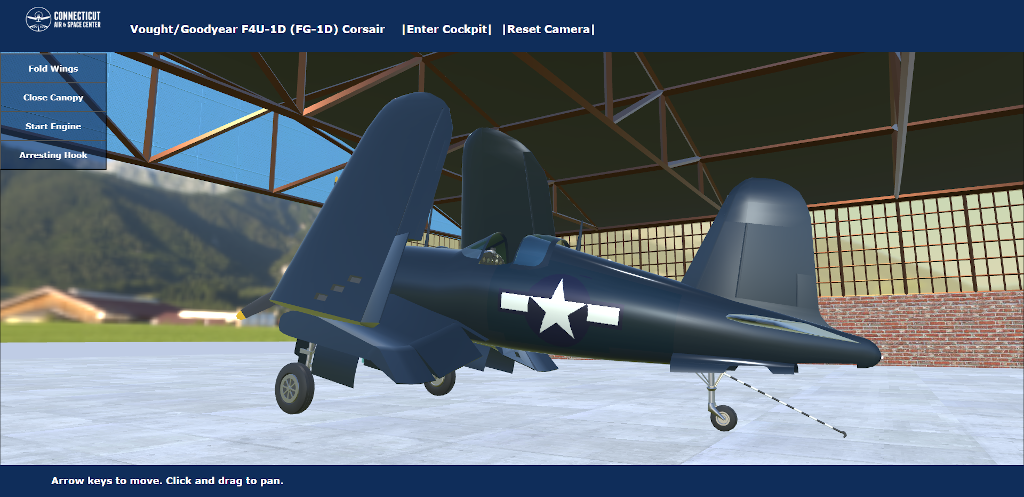Click the Fold Wings button
This screenshot has width=1024, height=497.
coord(53,69)
